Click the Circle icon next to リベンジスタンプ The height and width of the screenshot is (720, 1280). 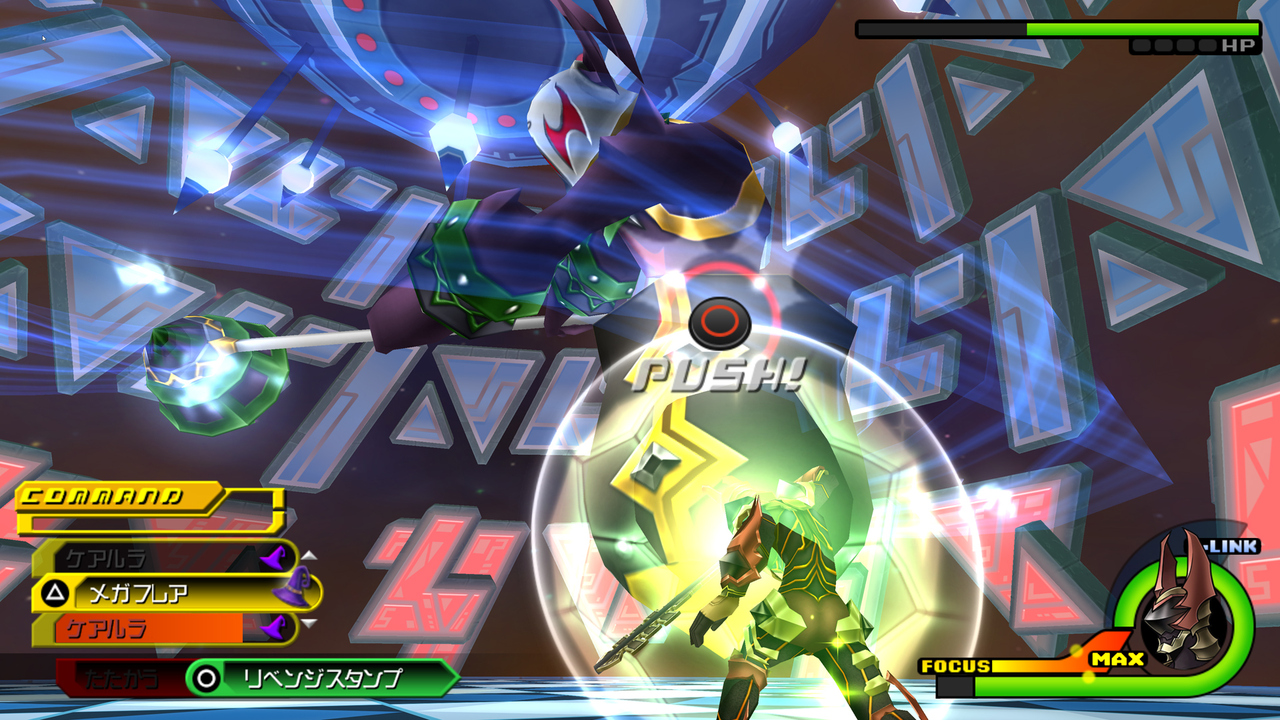click(207, 678)
